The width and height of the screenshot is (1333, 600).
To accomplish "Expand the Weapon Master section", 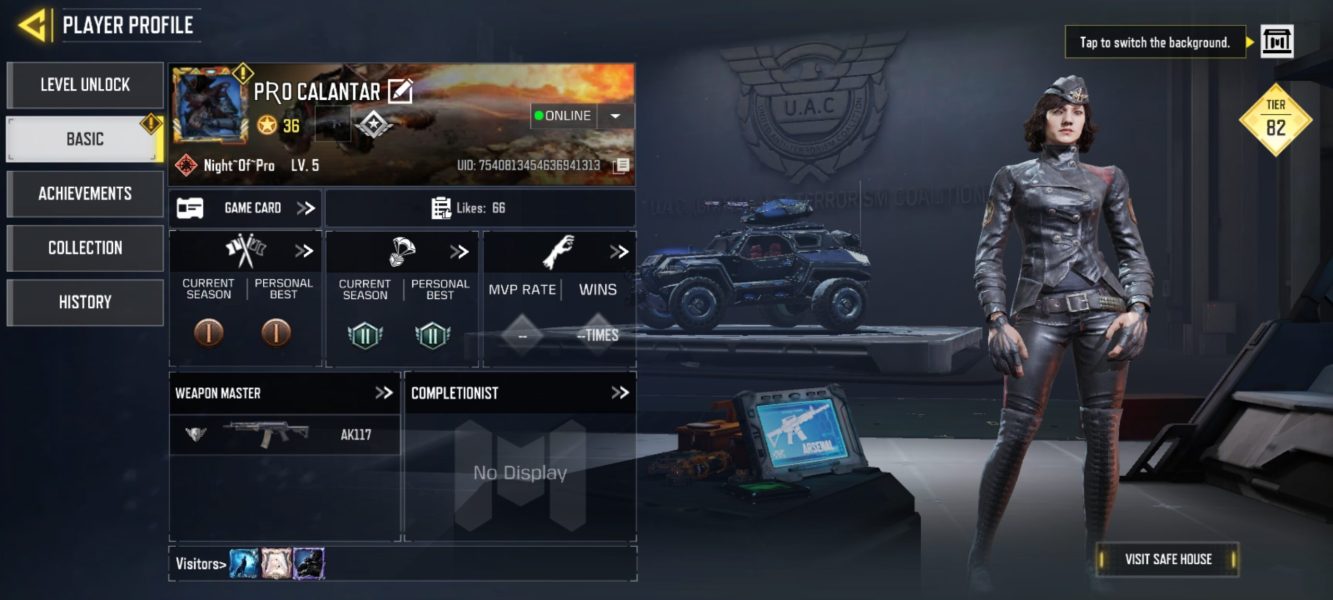I will (x=384, y=393).
